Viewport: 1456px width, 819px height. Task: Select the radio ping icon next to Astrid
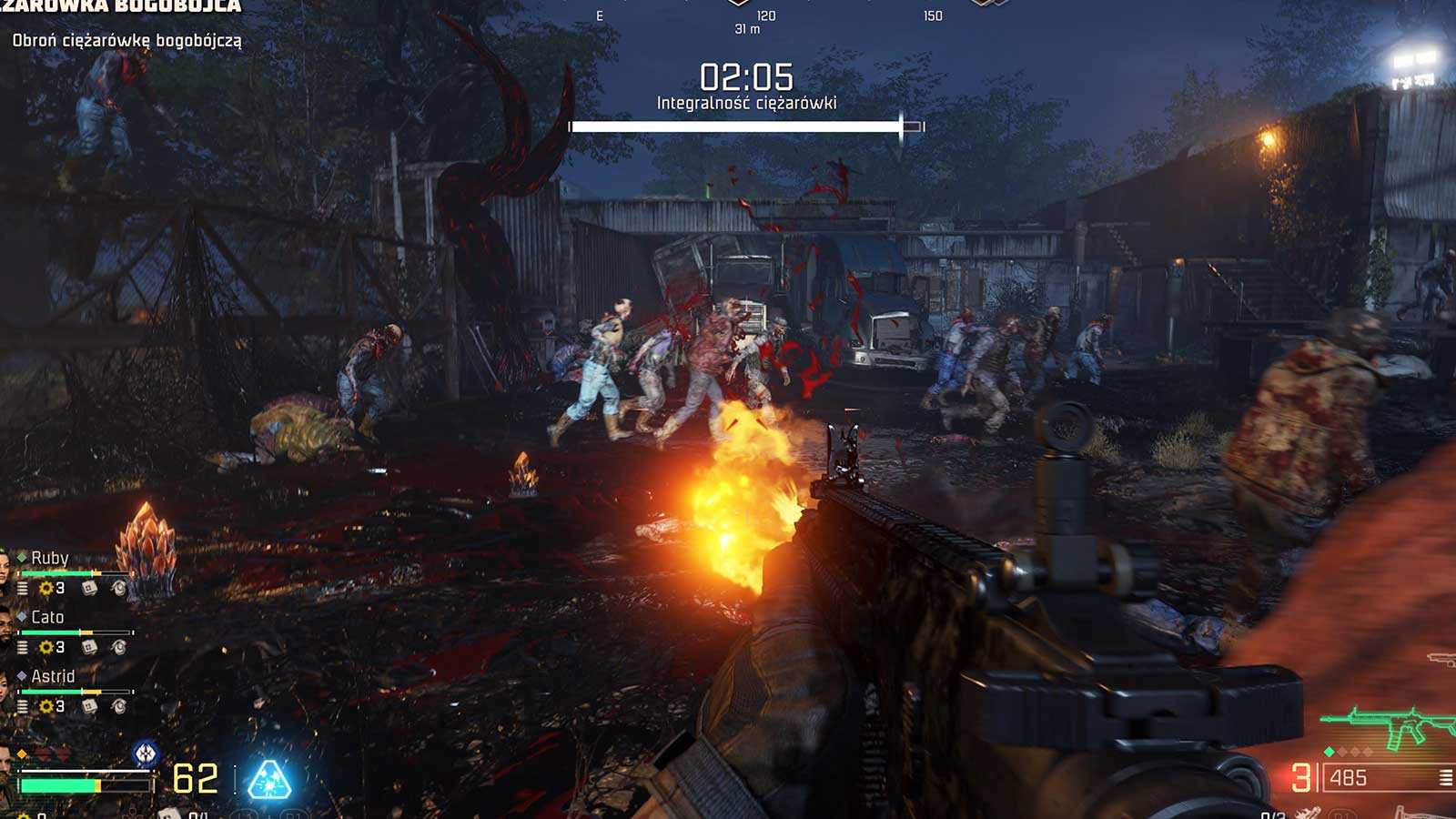pos(119,705)
